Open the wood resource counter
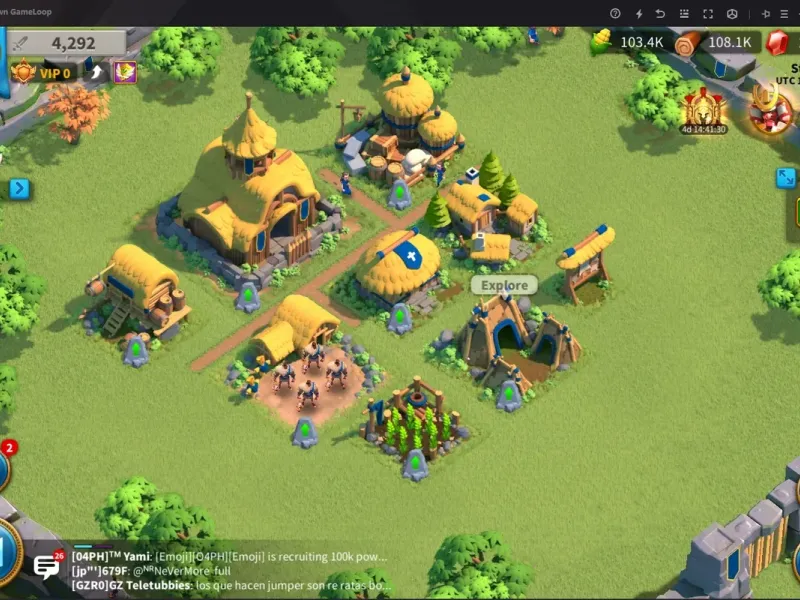Viewport: 800px width, 600px height. click(x=713, y=42)
